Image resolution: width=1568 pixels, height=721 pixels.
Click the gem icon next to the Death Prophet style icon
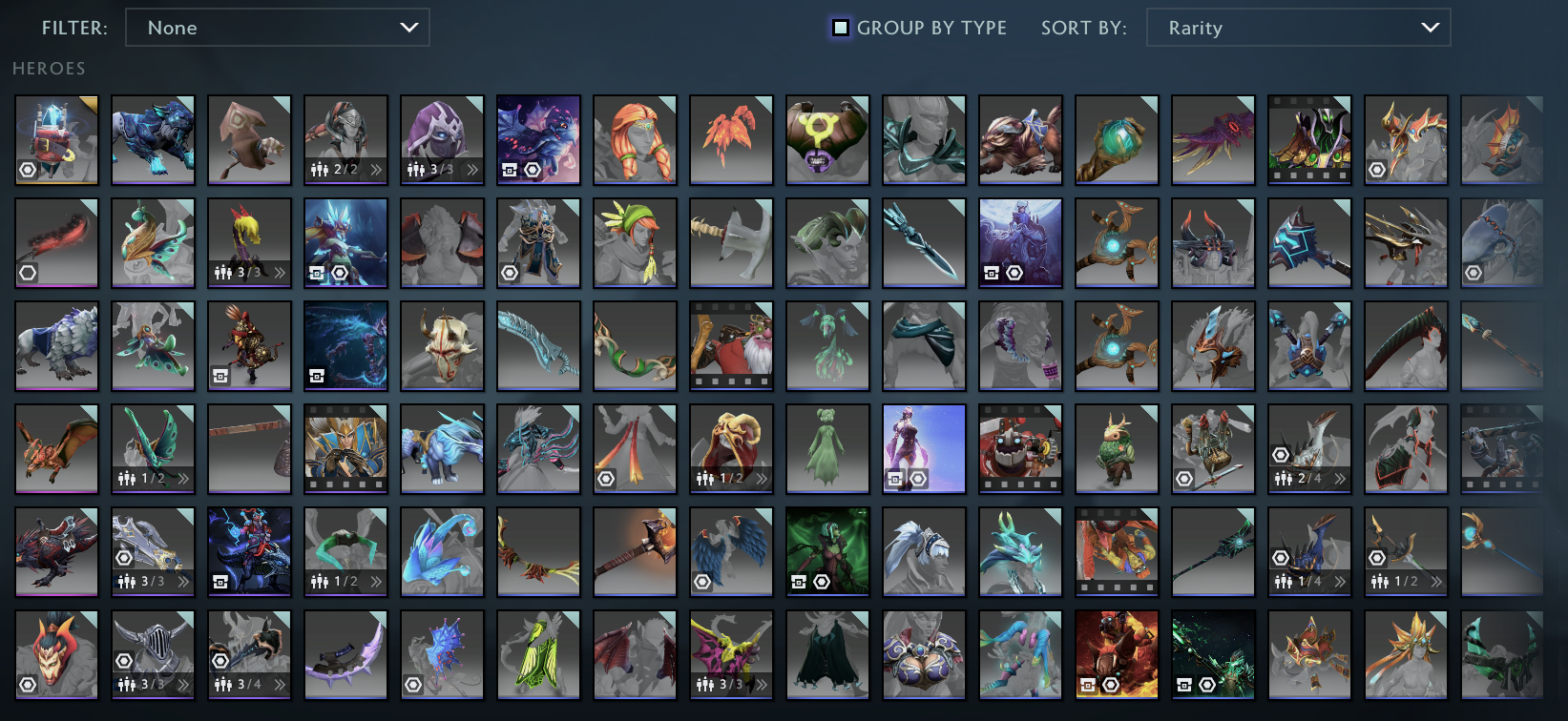821,581
